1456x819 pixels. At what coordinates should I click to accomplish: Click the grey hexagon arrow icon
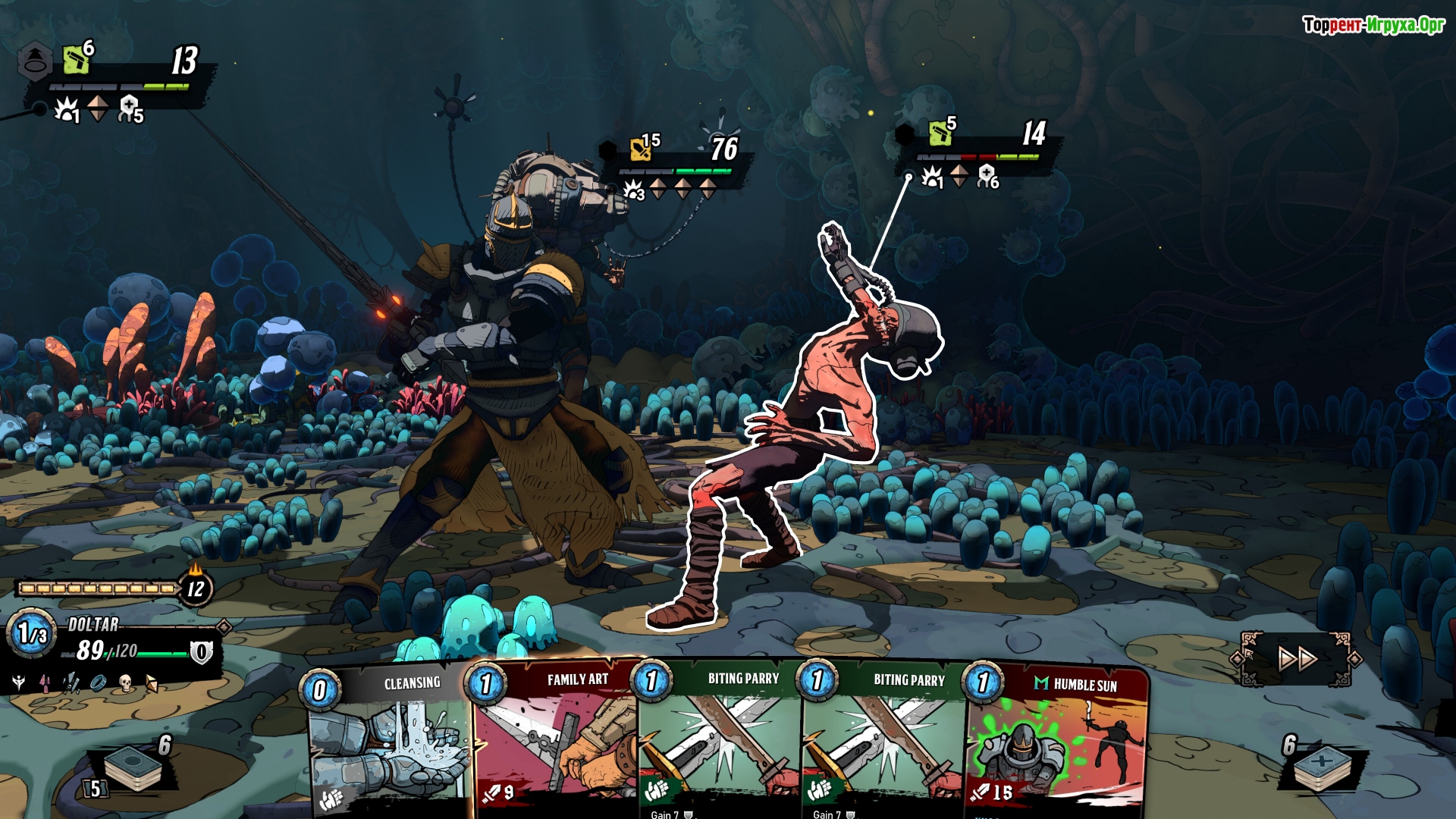[35, 61]
